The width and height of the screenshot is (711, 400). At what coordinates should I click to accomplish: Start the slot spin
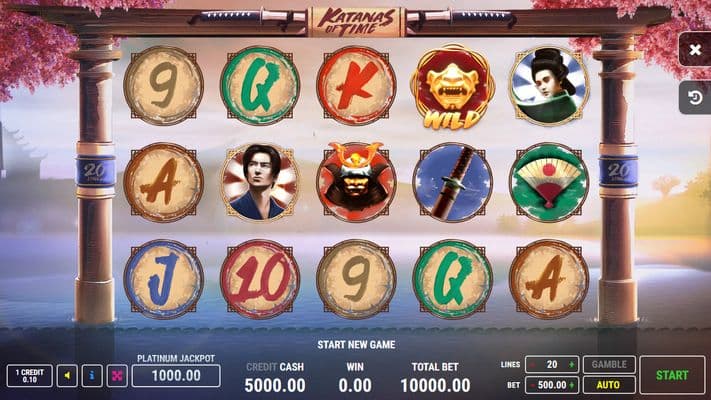pos(672,375)
